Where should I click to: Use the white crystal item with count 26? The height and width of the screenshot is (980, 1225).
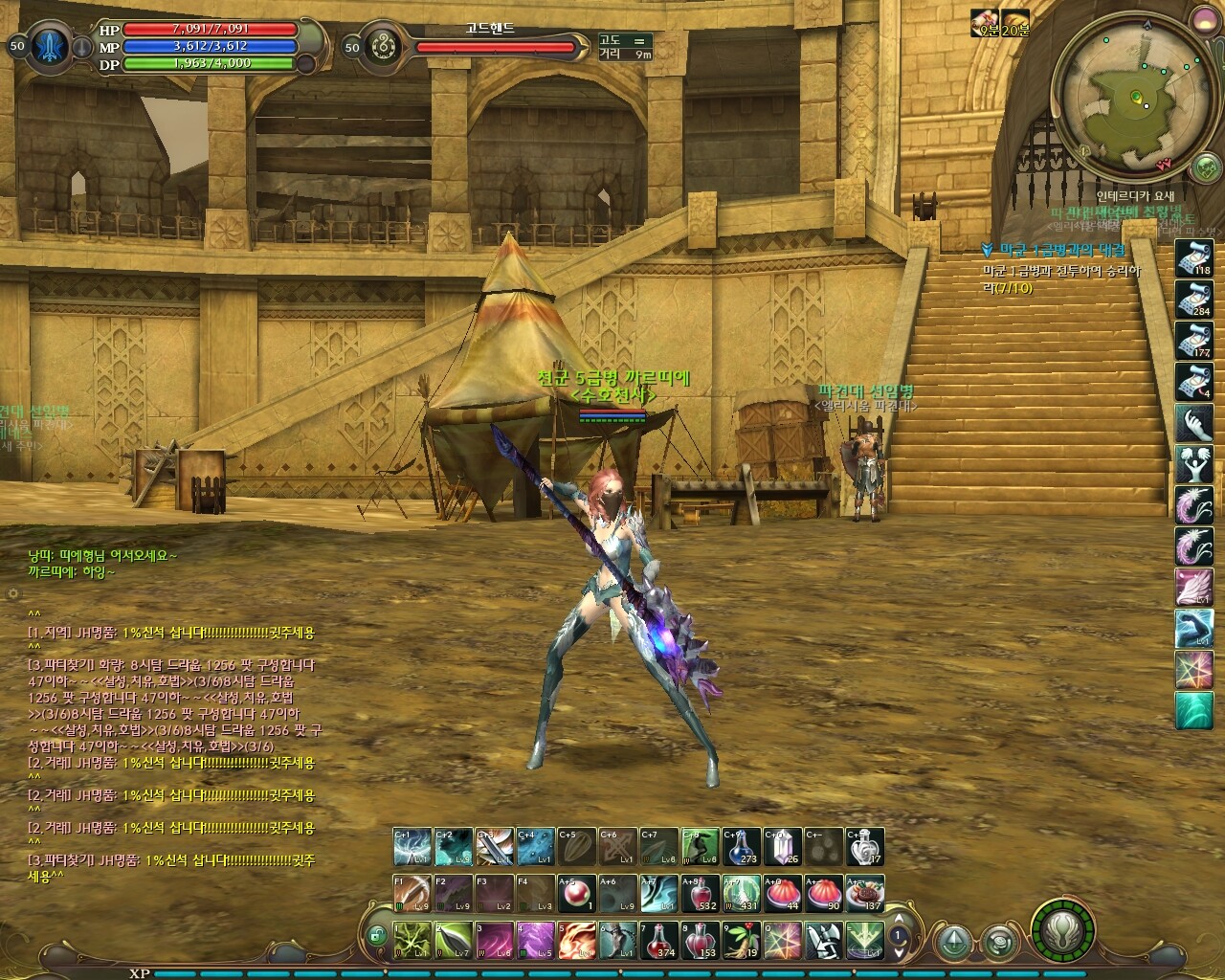tap(782, 847)
